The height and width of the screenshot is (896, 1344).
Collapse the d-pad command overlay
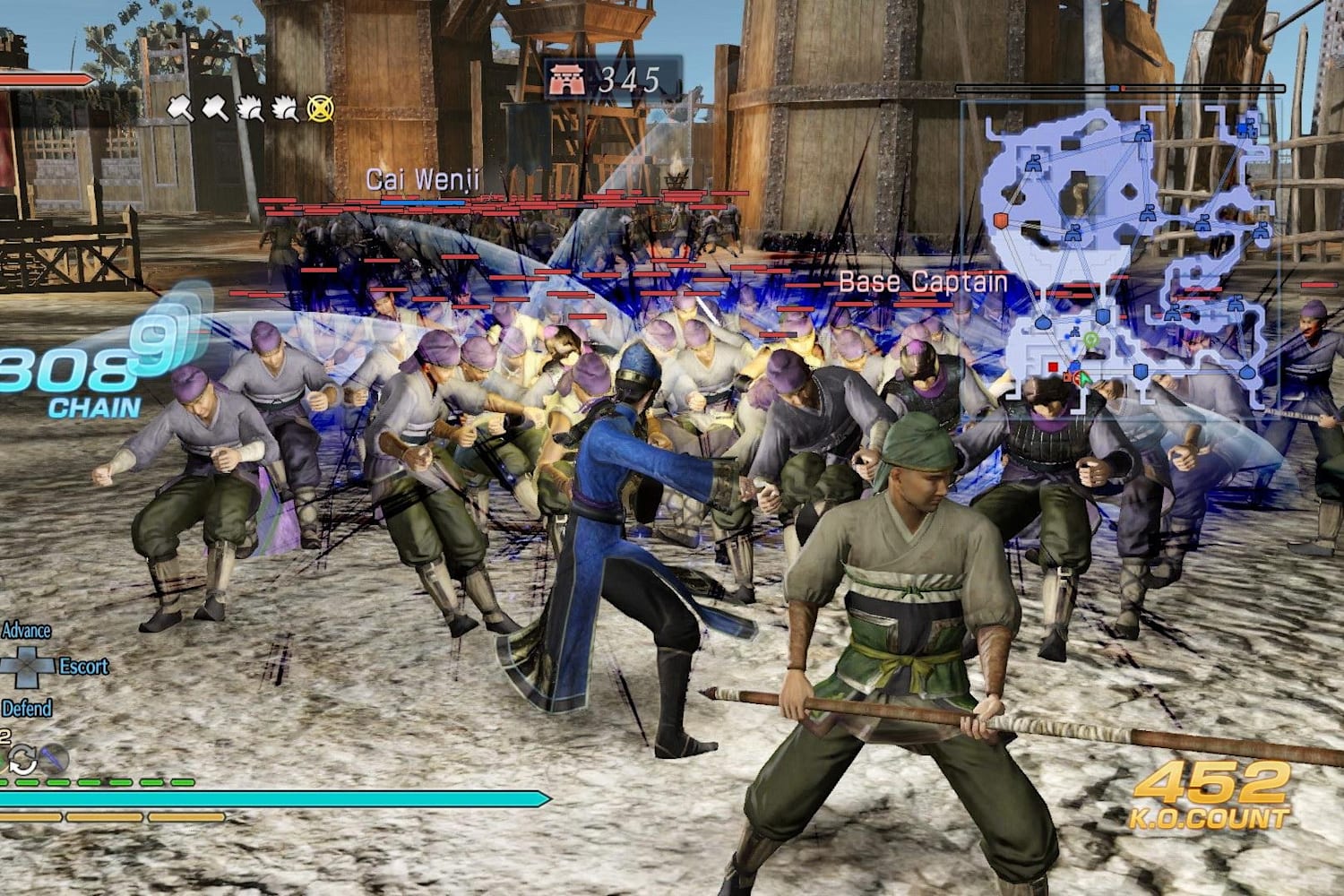(x=25, y=666)
